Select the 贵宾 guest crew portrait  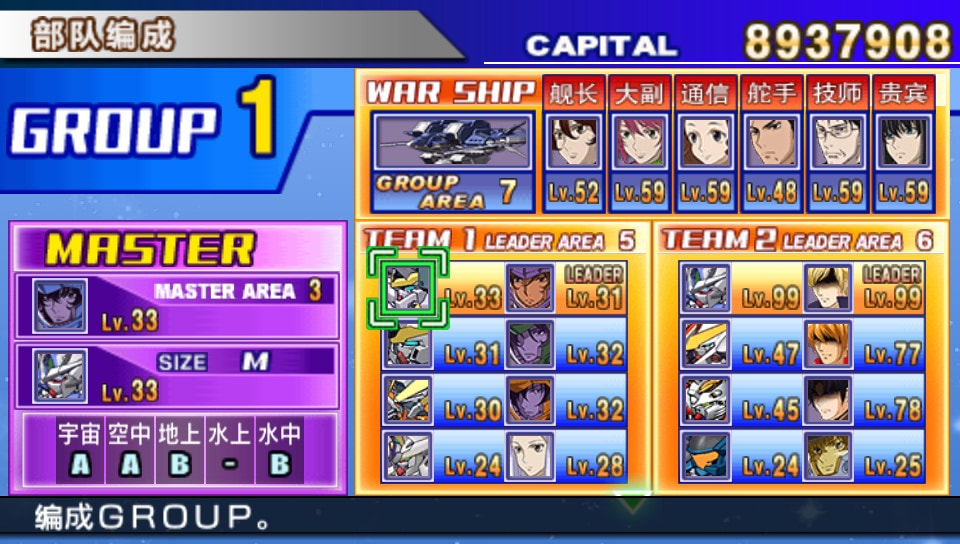903,143
